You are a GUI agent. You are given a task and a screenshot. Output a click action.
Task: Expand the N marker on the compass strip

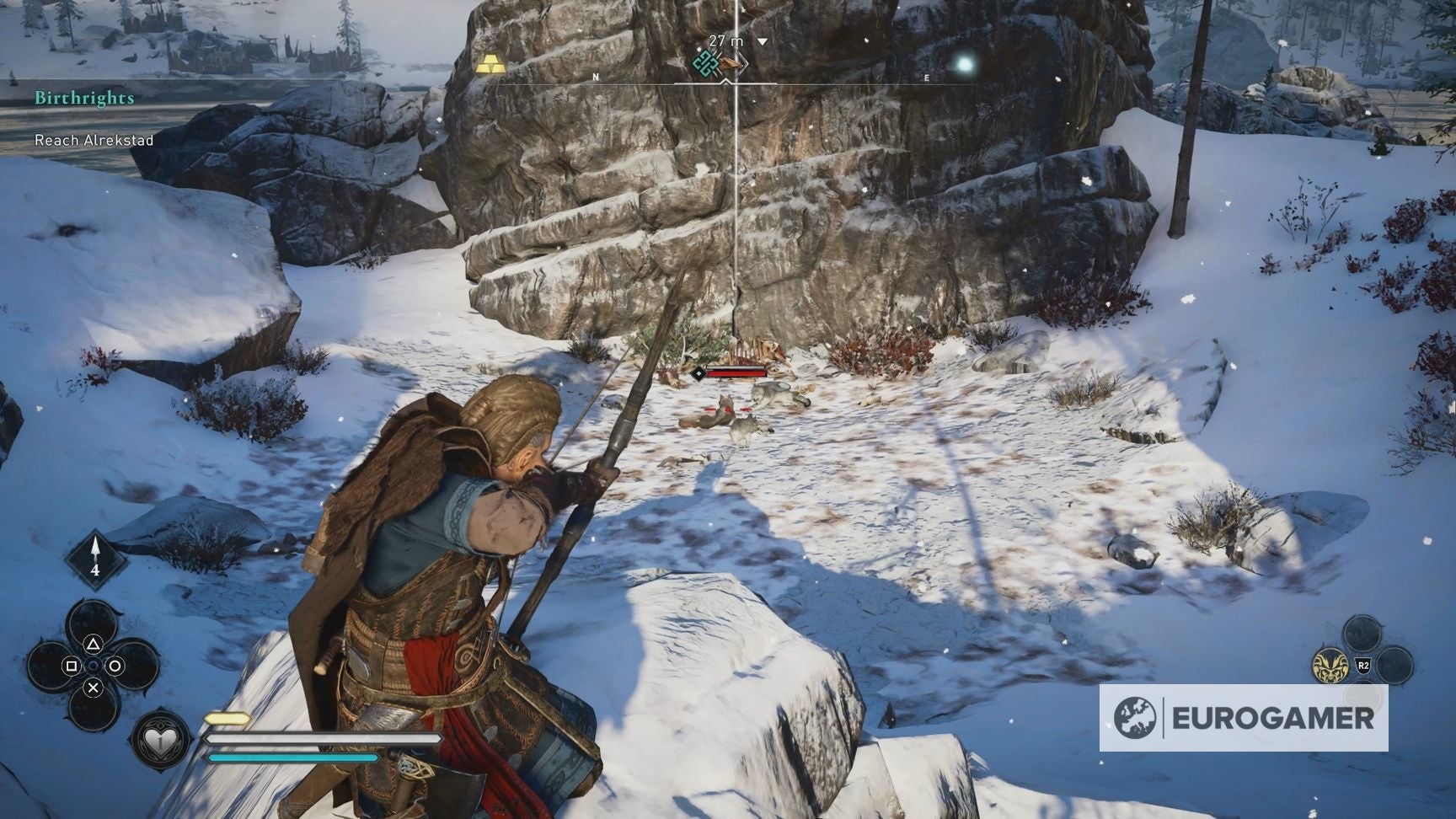(597, 76)
